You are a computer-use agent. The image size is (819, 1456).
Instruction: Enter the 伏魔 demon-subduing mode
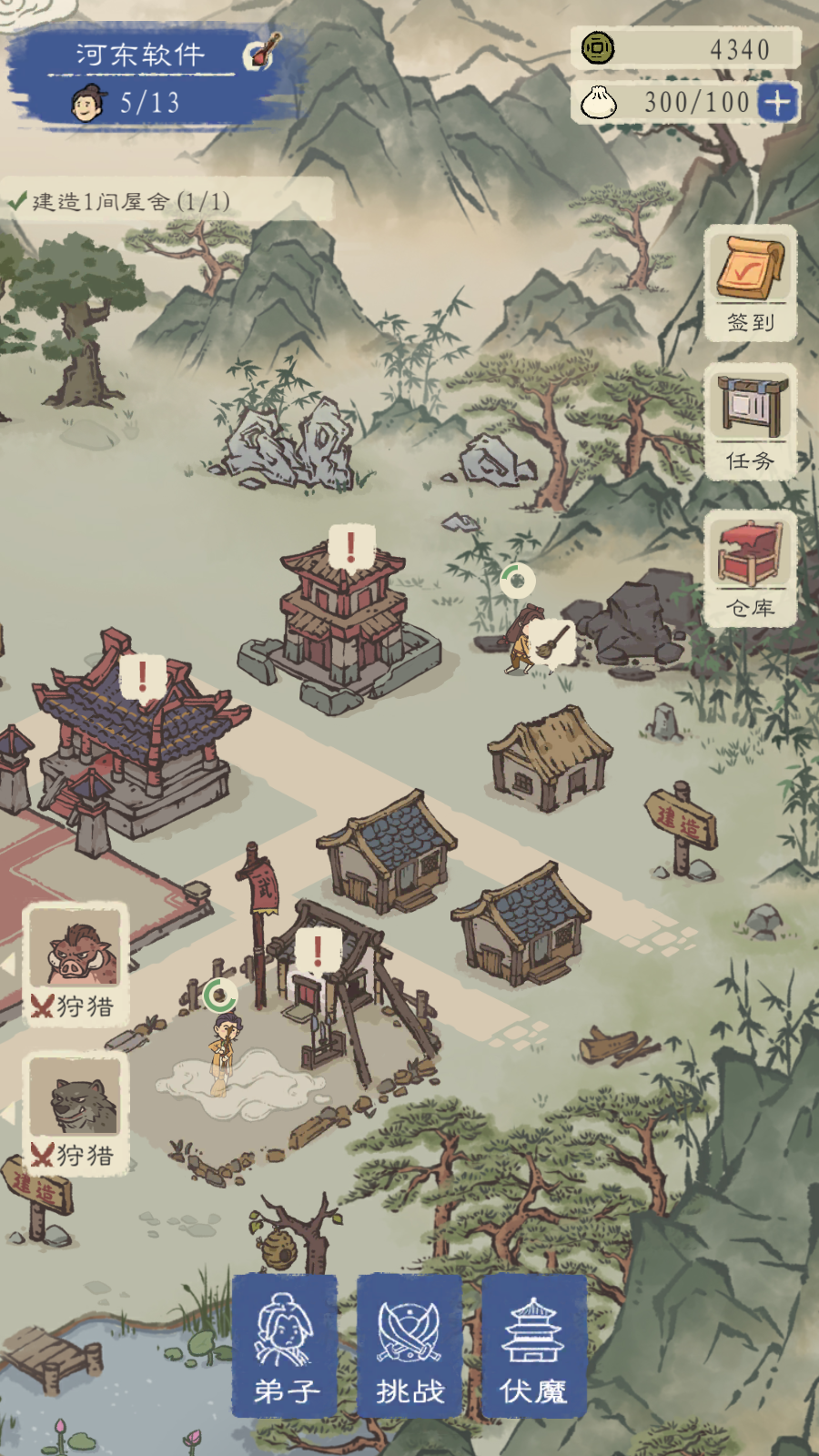pyautogui.click(x=534, y=1346)
